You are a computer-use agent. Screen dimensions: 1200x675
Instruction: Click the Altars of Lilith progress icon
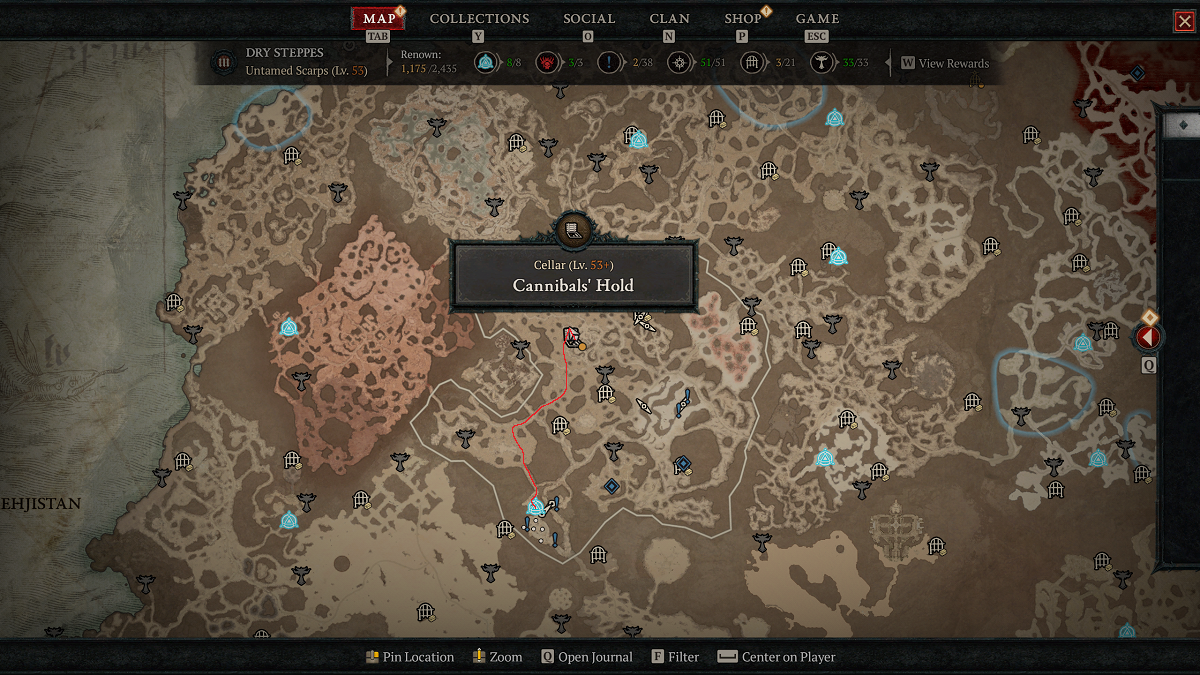(821, 63)
